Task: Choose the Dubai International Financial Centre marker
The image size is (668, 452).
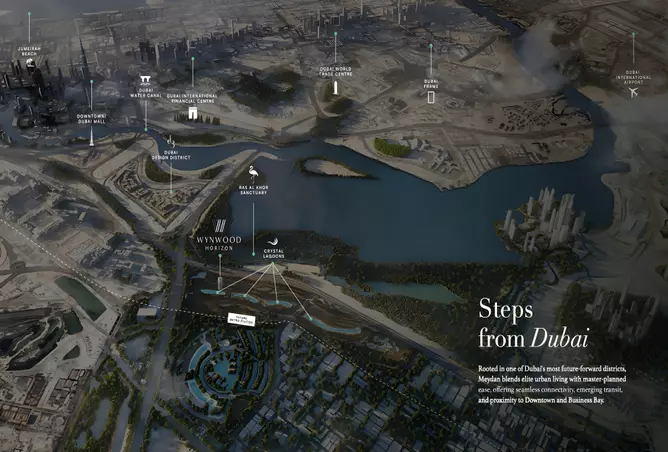Action: coord(193,114)
